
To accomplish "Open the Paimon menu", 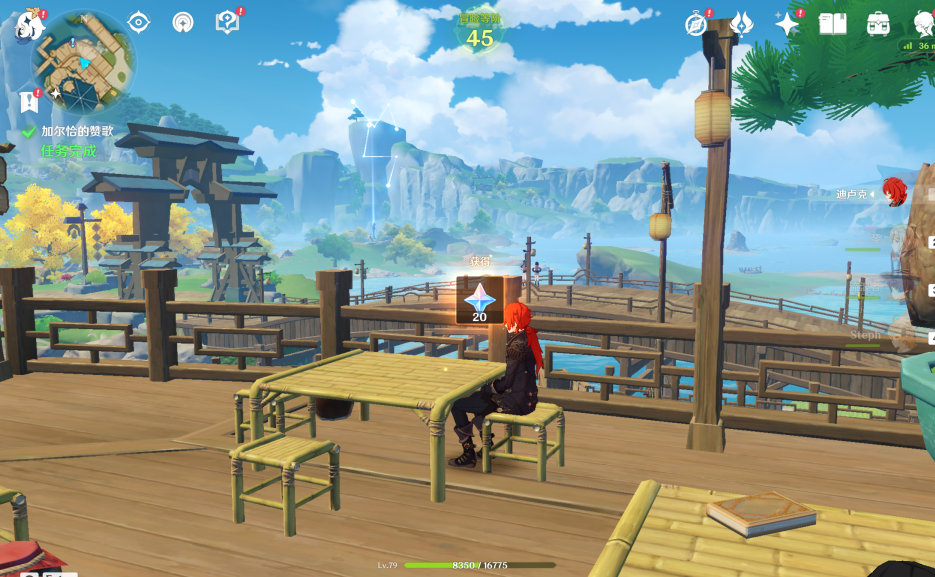I will tap(27, 24).
